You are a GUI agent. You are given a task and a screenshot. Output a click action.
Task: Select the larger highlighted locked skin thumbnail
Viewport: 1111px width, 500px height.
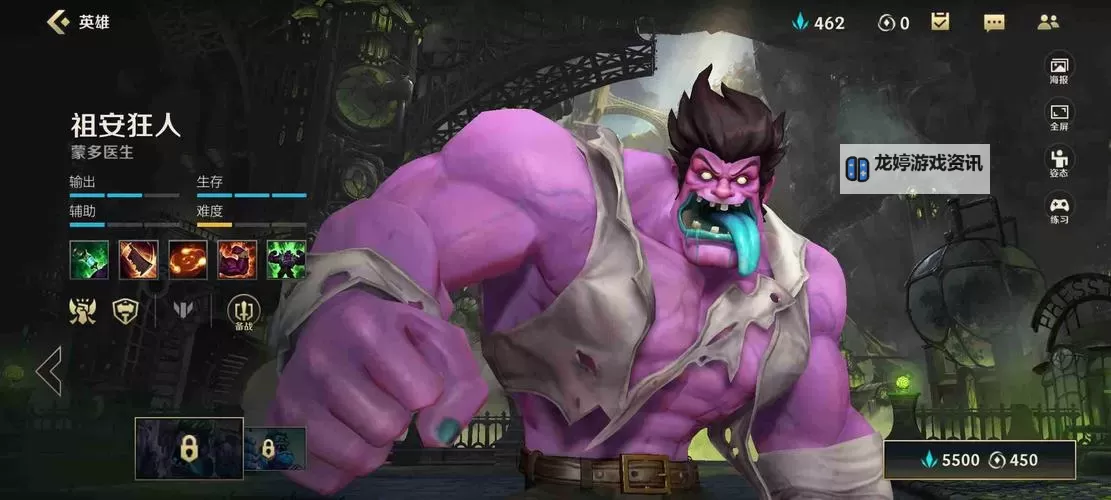pos(189,449)
